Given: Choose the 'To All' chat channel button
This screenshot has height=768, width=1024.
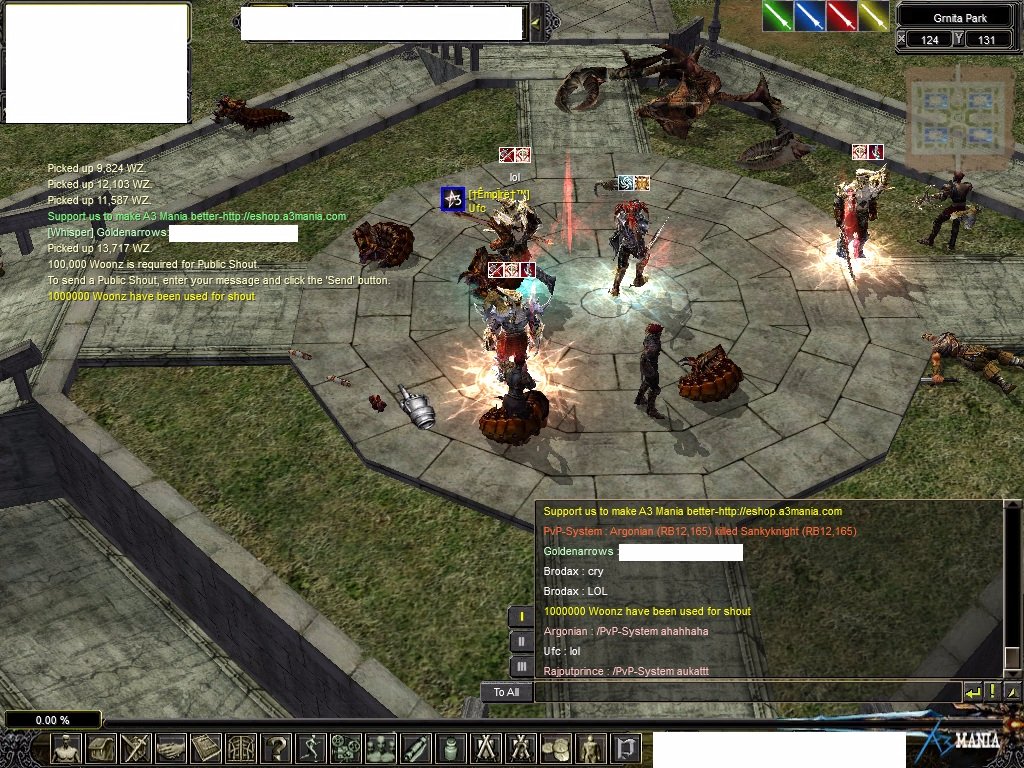Looking at the screenshot, I should [x=506, y=692].
